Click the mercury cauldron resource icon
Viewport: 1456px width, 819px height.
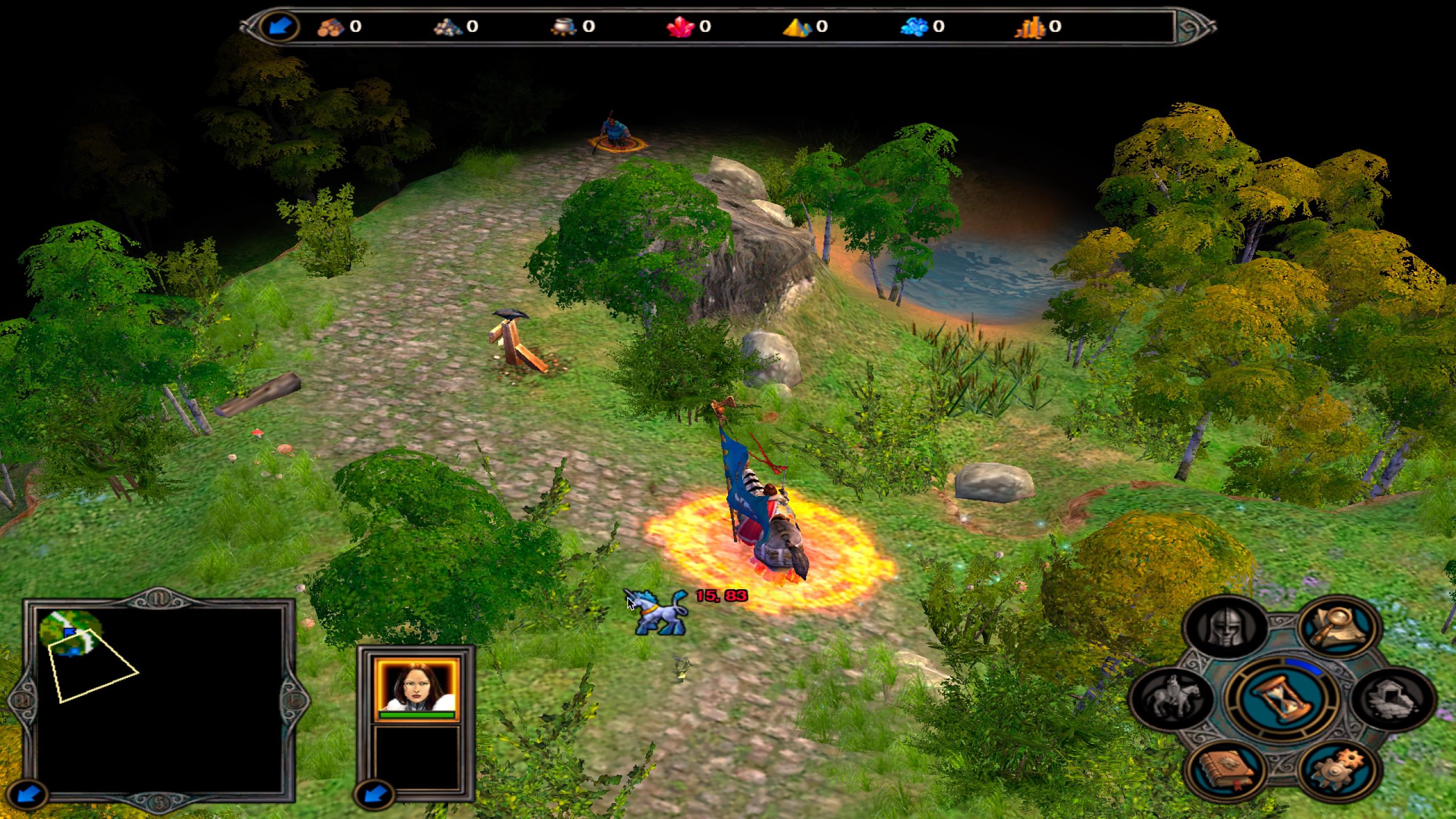564,27
